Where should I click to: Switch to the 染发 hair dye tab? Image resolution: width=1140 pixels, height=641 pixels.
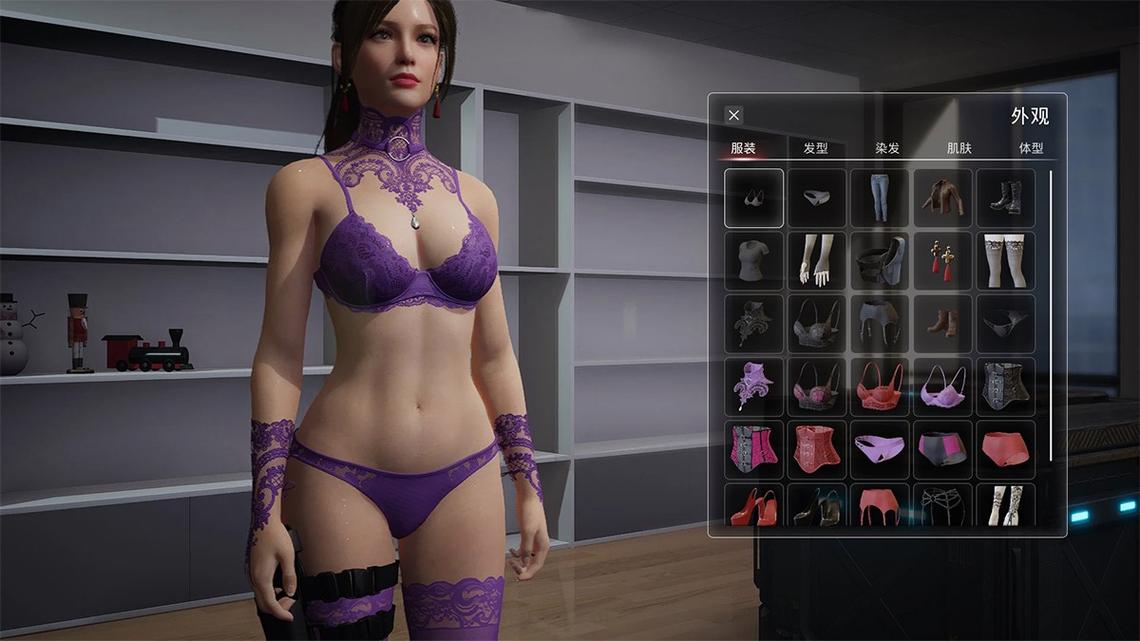point(887,149)
